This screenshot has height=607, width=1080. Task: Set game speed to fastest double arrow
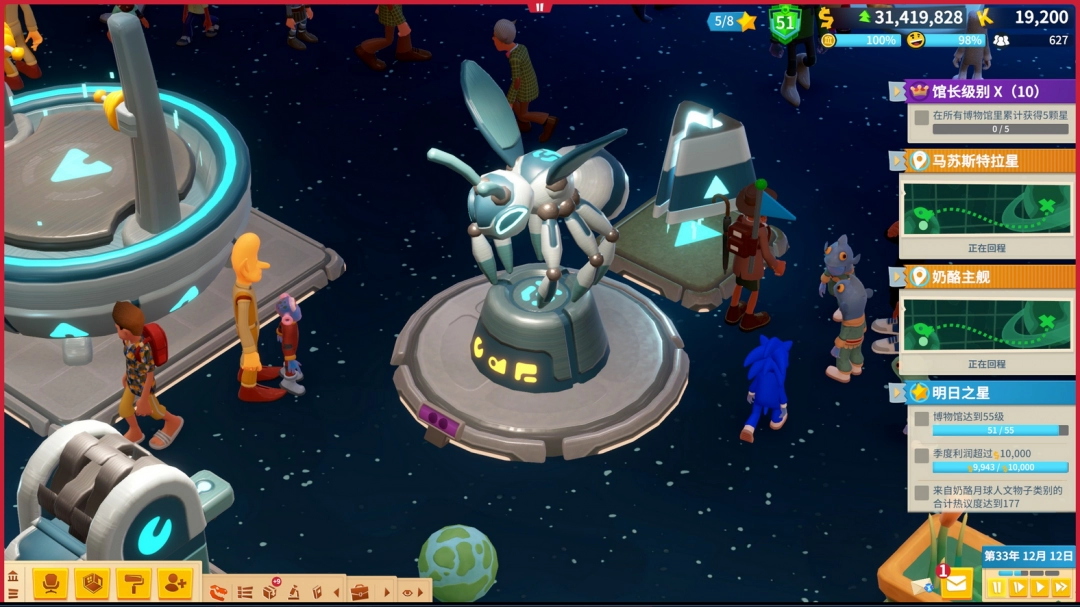(1061, 587)
